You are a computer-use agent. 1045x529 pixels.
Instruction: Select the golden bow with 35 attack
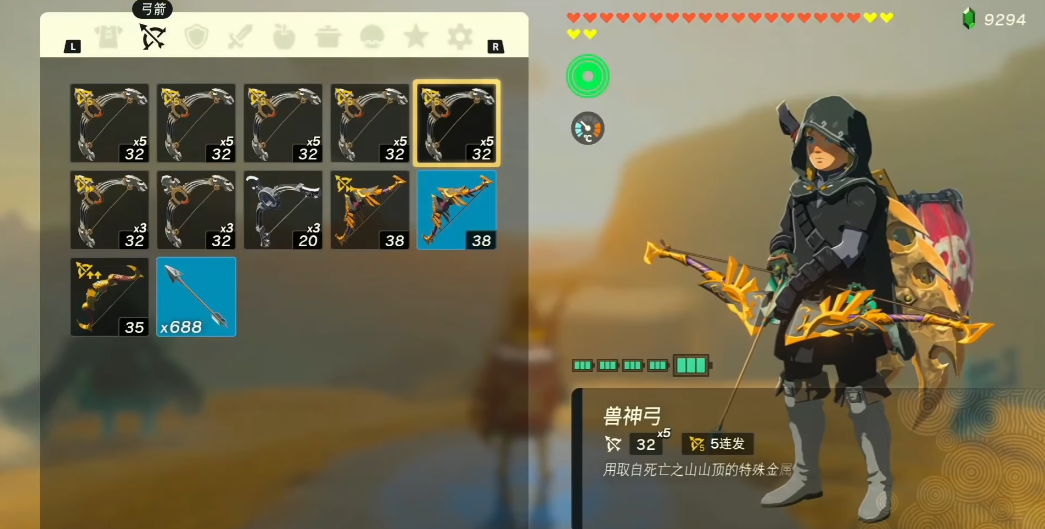(x=110, y=297)
